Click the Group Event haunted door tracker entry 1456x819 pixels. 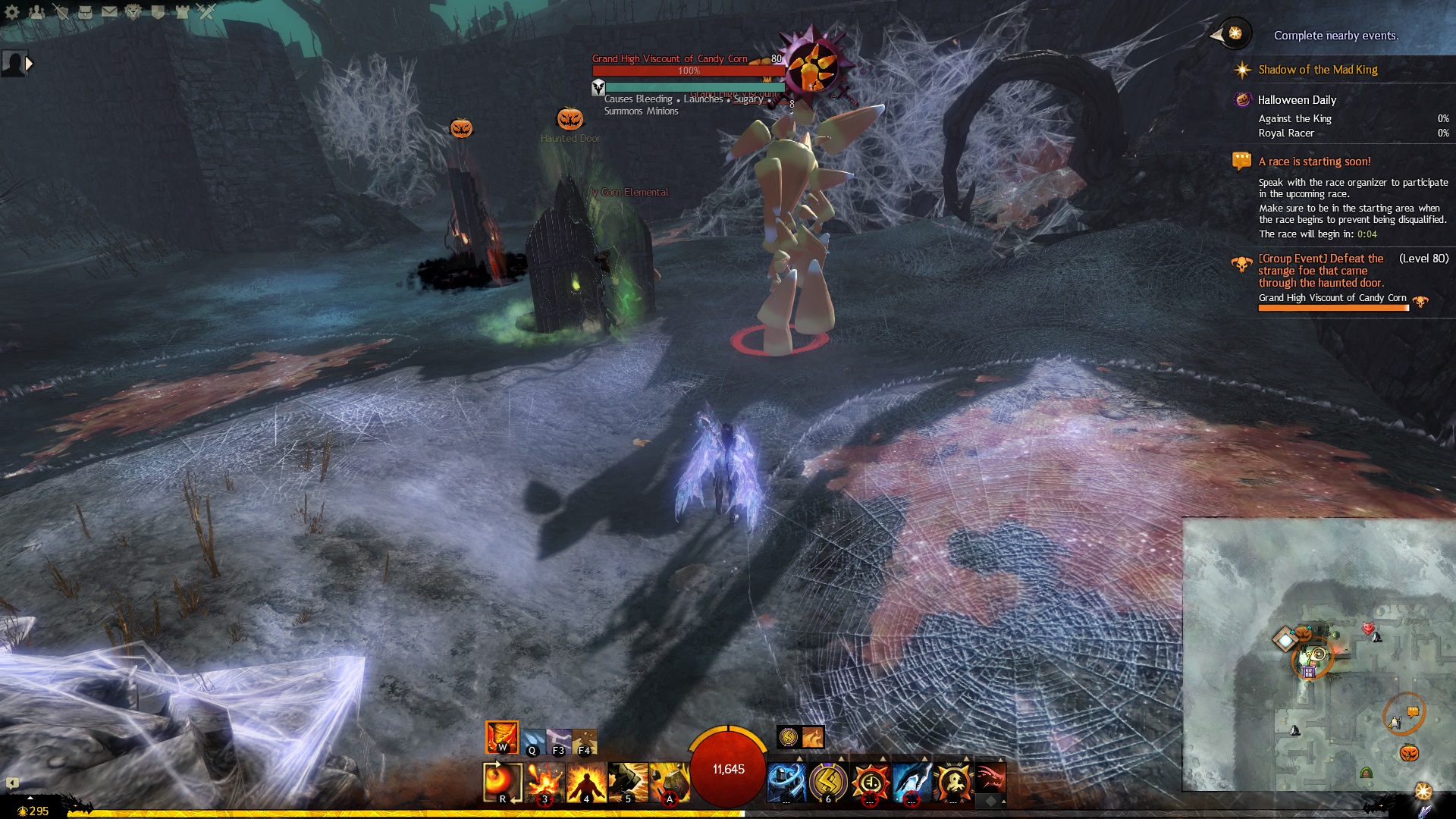1320,271
